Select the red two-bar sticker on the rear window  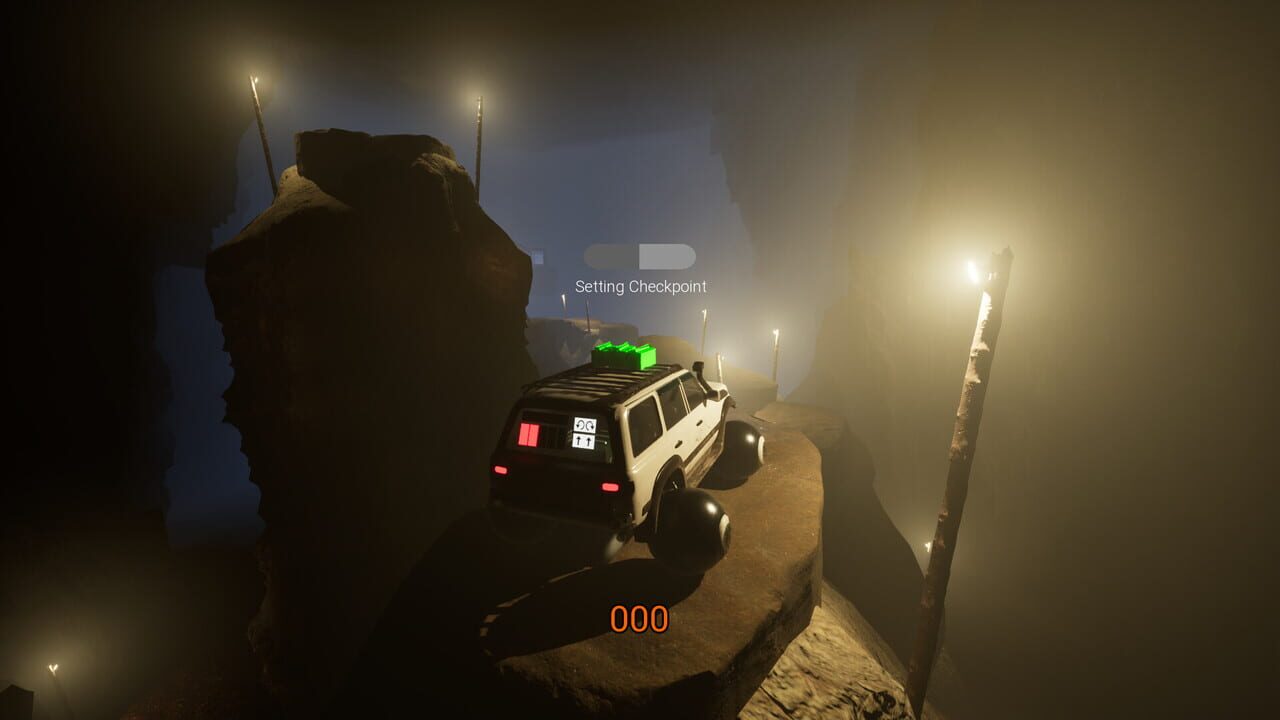(530, 434)
